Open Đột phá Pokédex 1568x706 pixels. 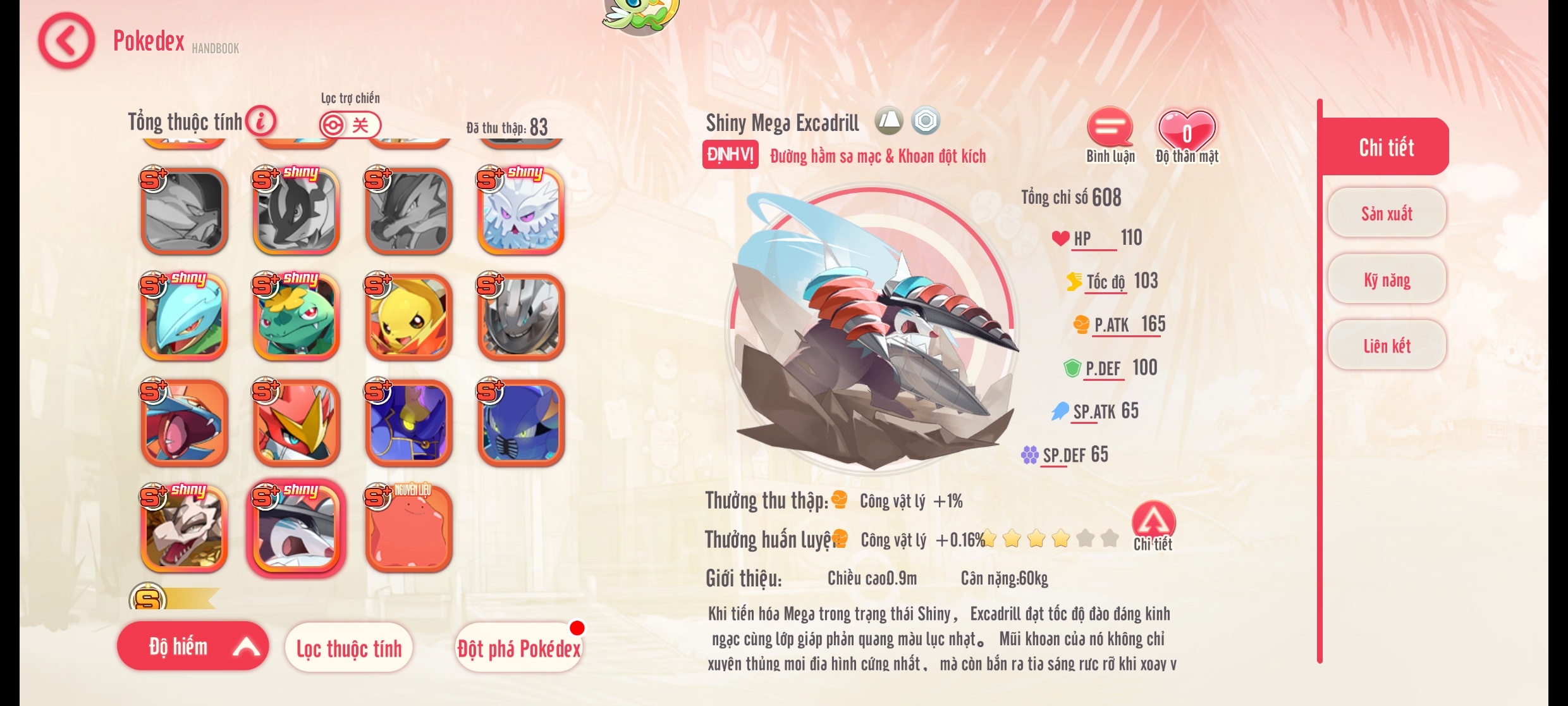coord(518,648)
